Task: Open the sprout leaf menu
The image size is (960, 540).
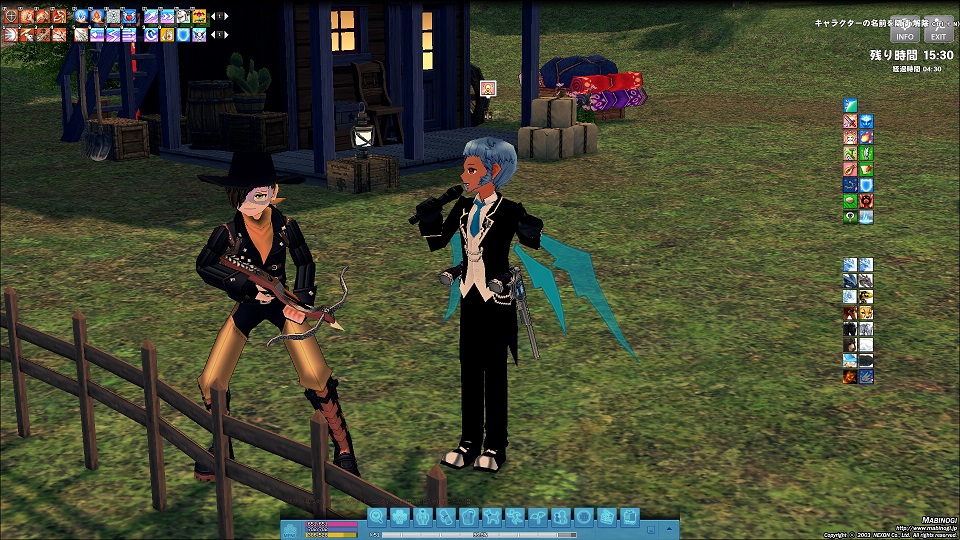Action: (x=538, y=517)
